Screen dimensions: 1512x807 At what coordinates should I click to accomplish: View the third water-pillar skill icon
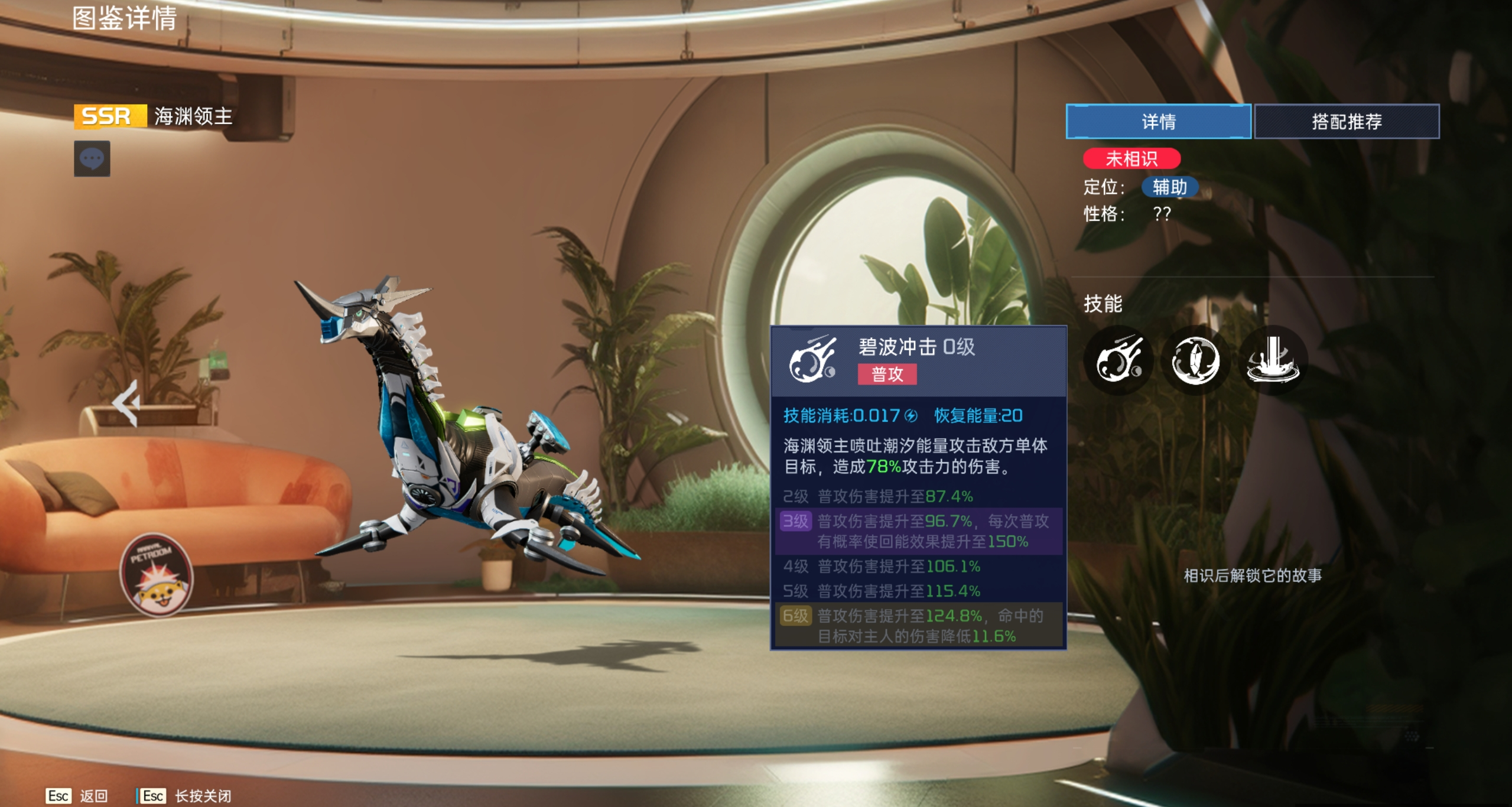[1274, 360]
